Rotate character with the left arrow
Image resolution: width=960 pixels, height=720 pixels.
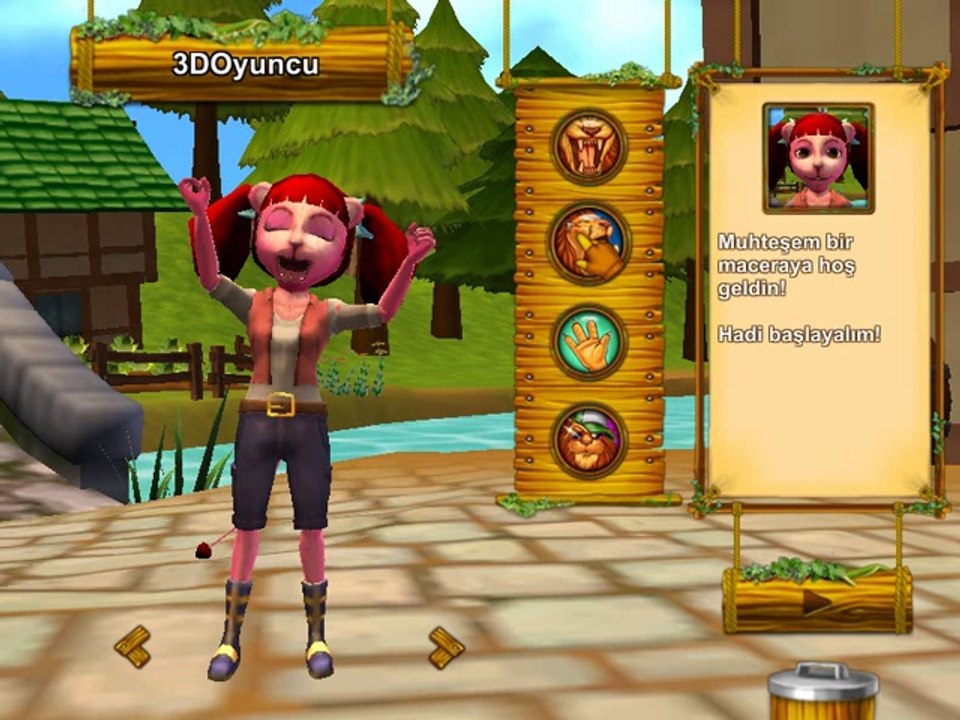point(132,646)
